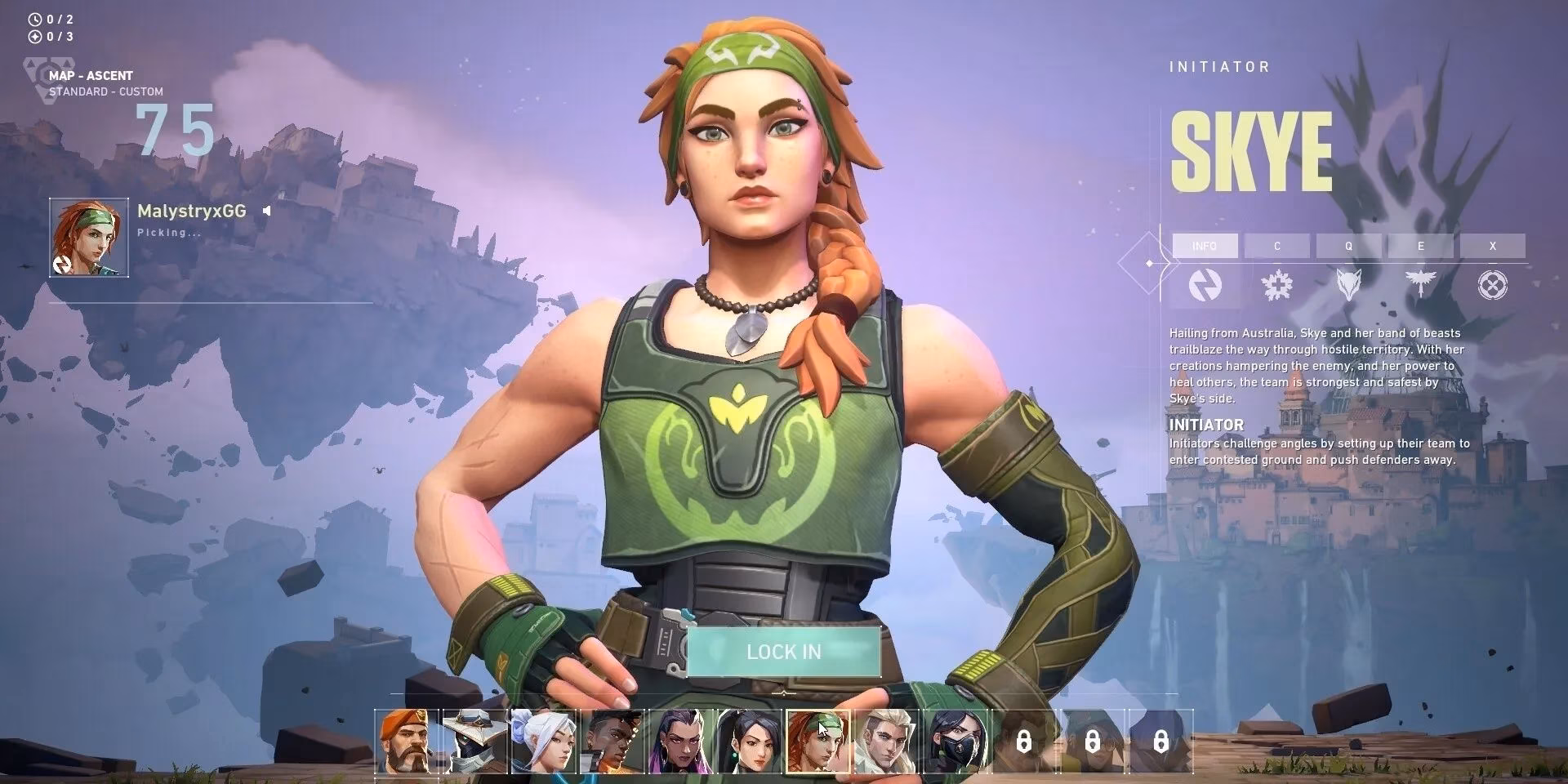Select the Guiding Light hawk ability icon

click(x=1420, y=285)
